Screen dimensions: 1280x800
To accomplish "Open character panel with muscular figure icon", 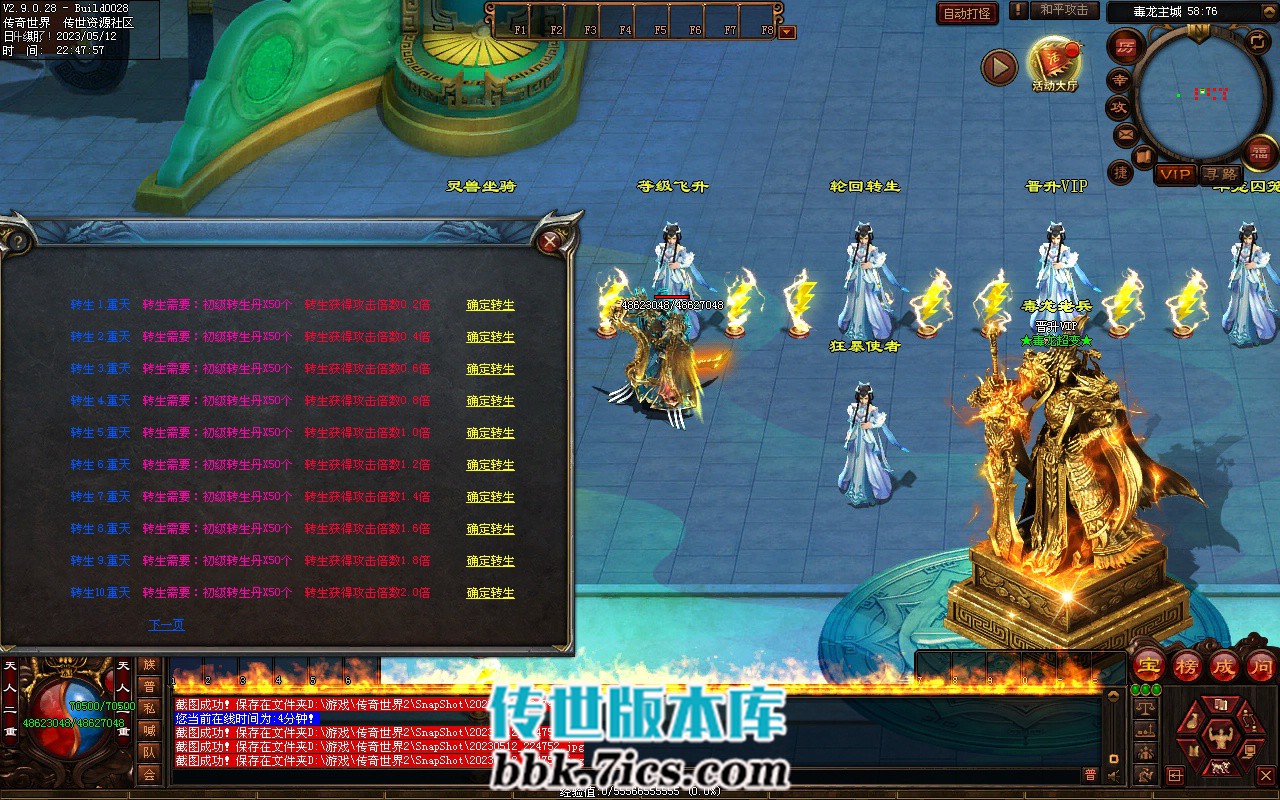I will [1218, 738].
